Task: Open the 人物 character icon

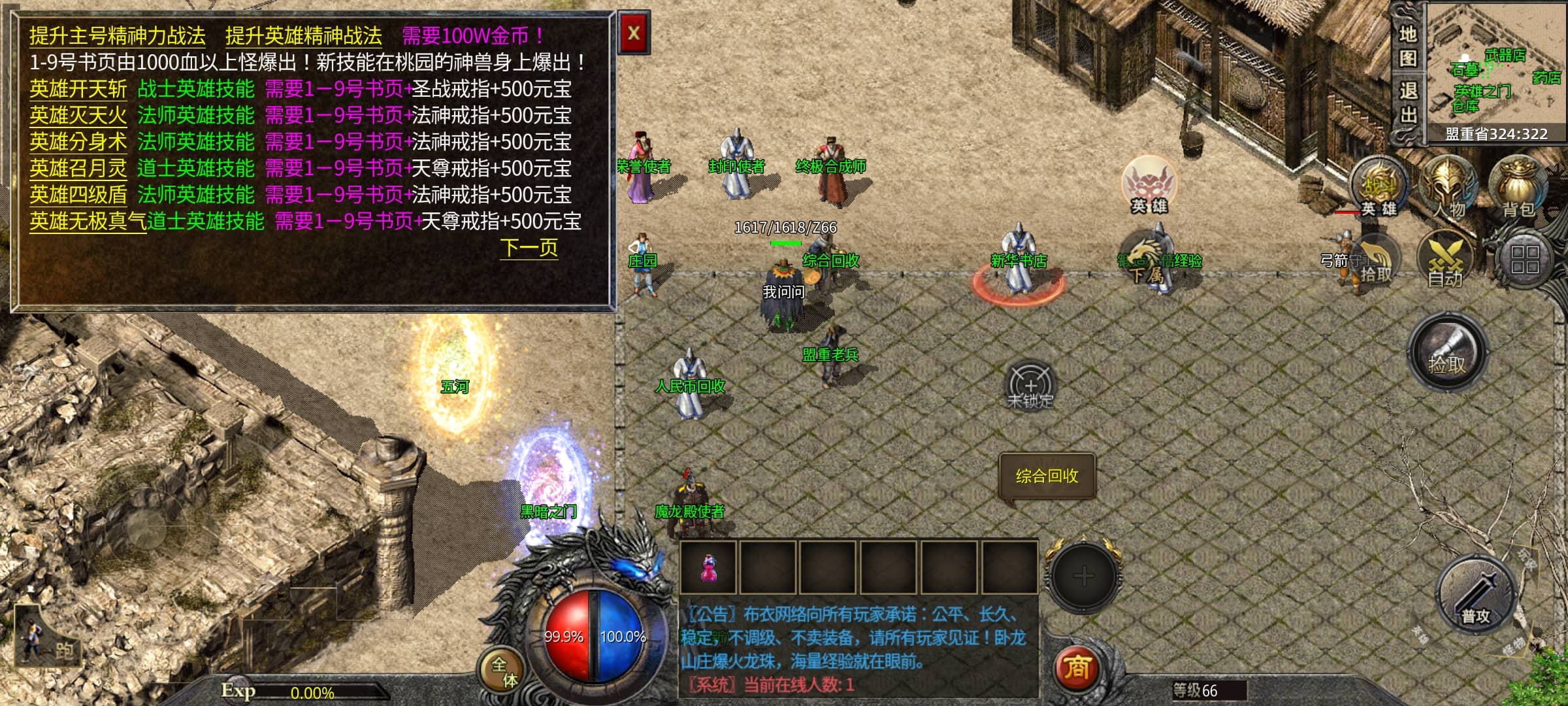Action: pos(1448,188)
